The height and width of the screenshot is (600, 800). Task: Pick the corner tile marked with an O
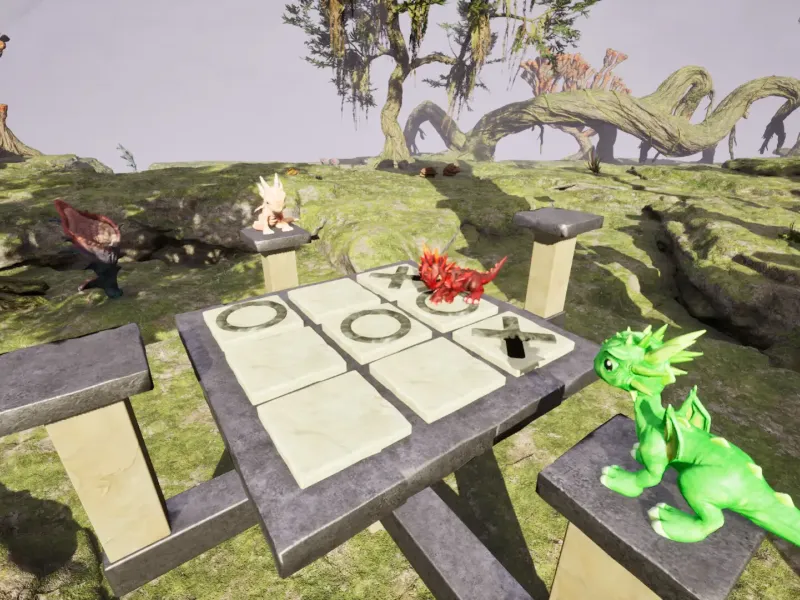click(x=252, y=317)
